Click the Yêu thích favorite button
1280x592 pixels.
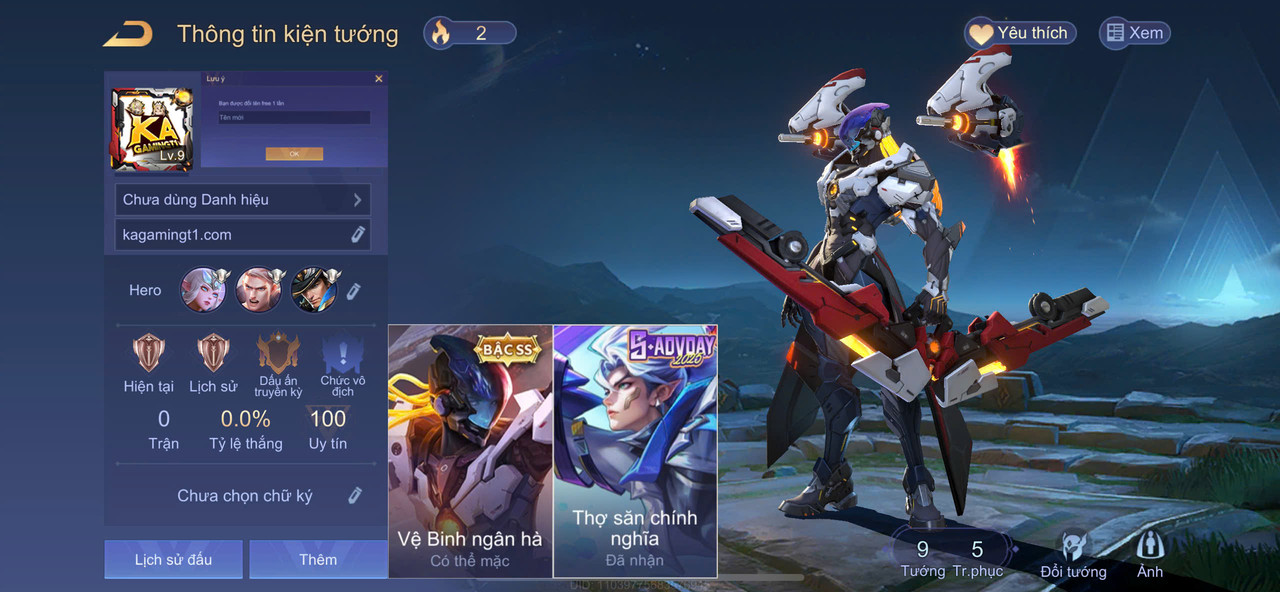[1020, 33]
